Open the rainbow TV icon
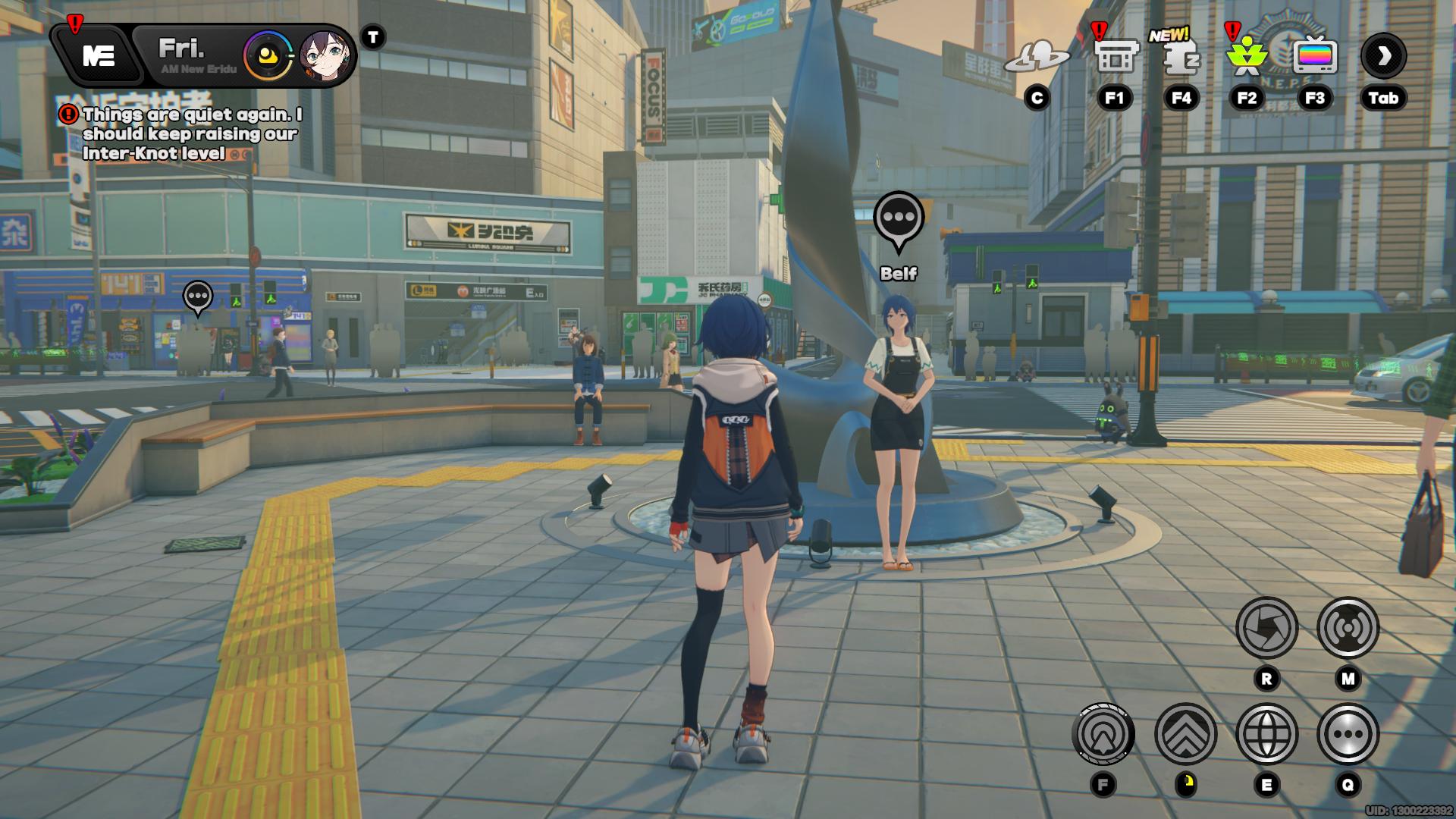Viewport: 1456px width, 819px height. [x=1315, y=56]
